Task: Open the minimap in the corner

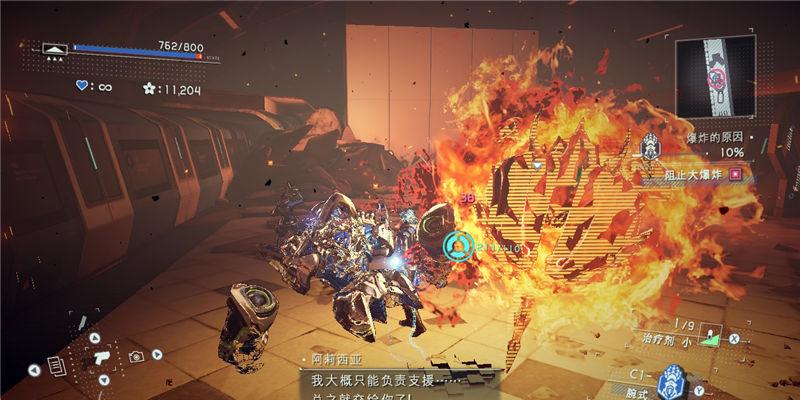Action: click(x=715, y=76)
